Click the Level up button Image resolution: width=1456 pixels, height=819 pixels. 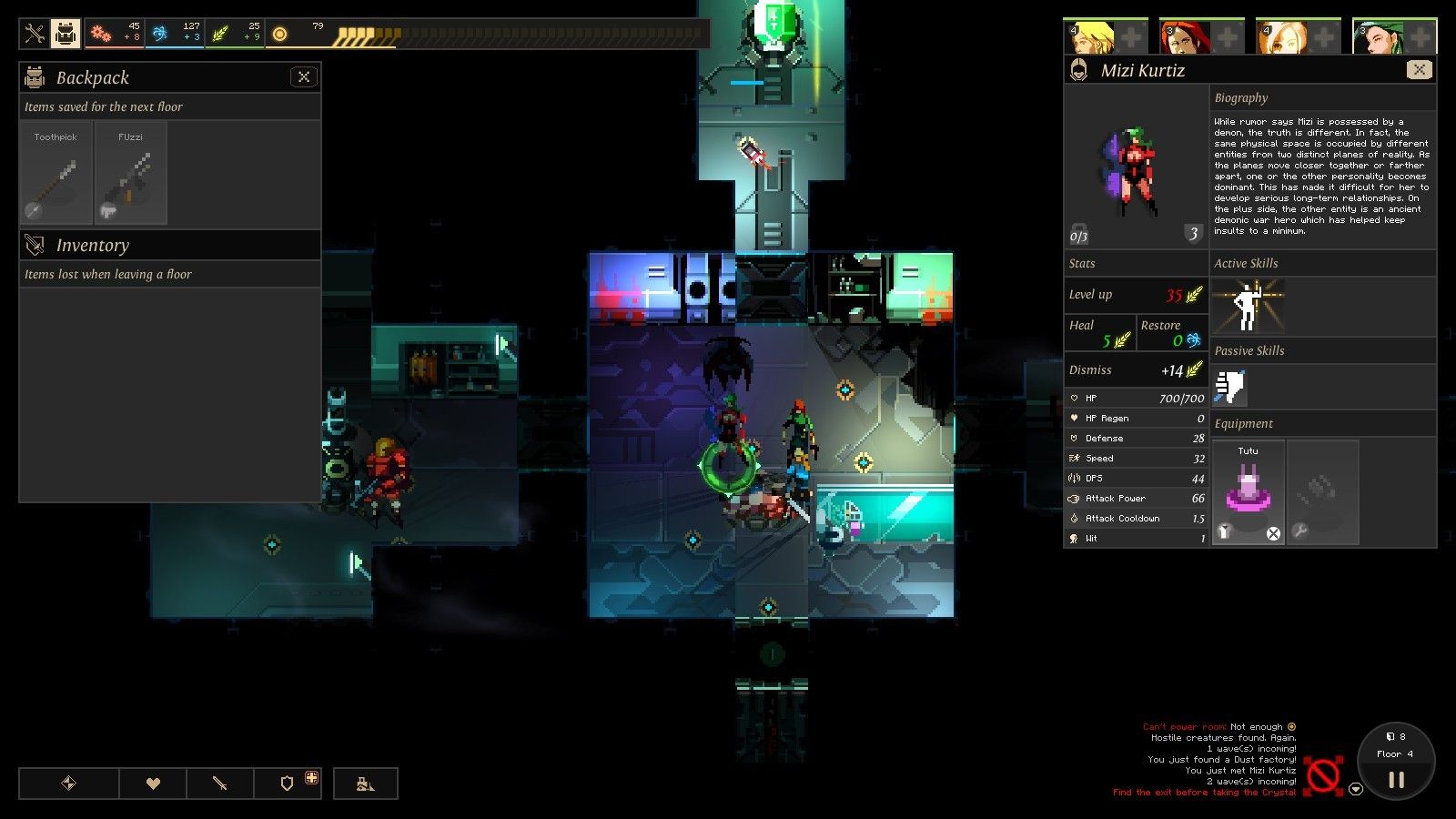click(1136, 295)
